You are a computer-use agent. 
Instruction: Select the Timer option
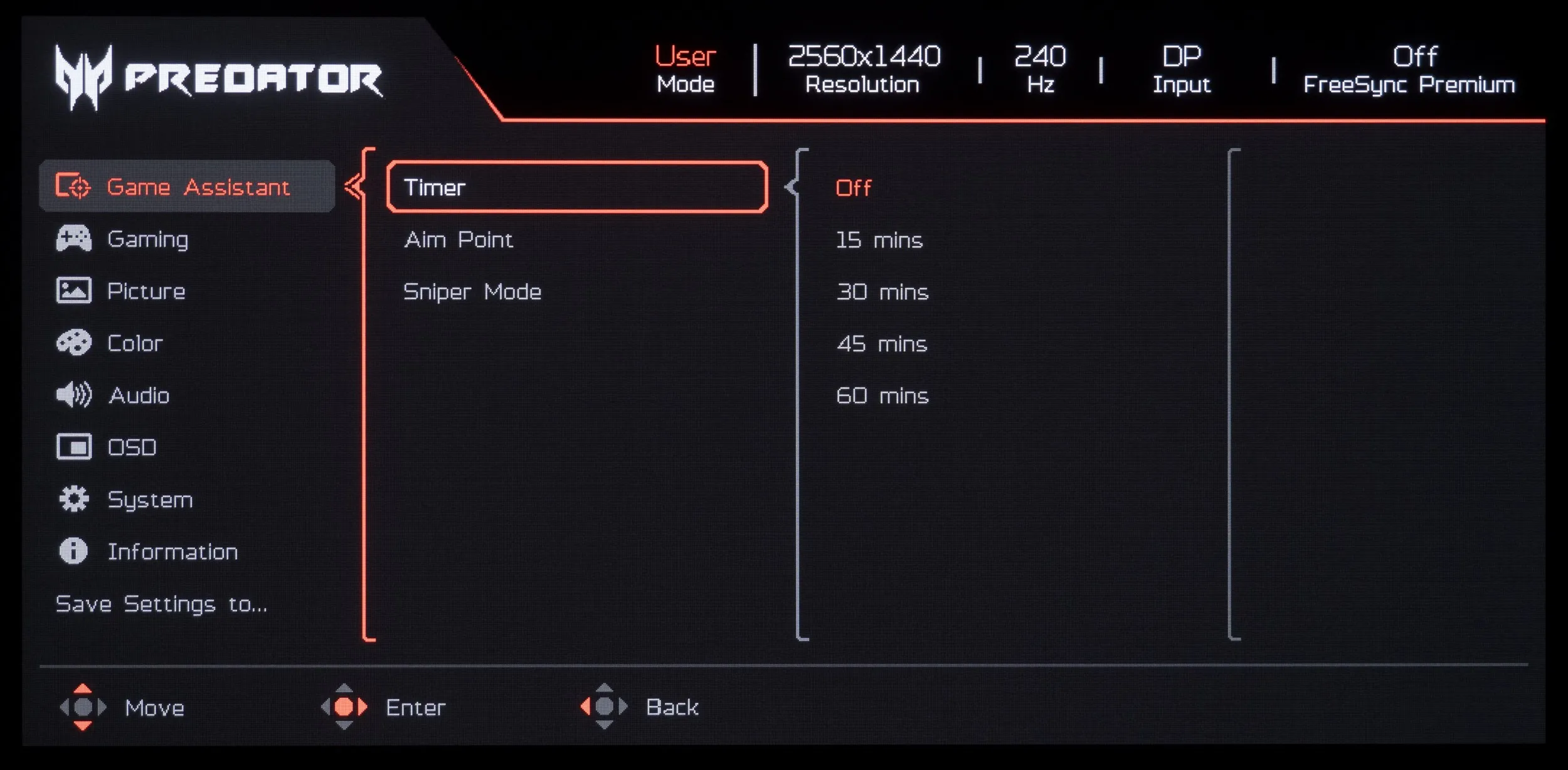(576, 187)
